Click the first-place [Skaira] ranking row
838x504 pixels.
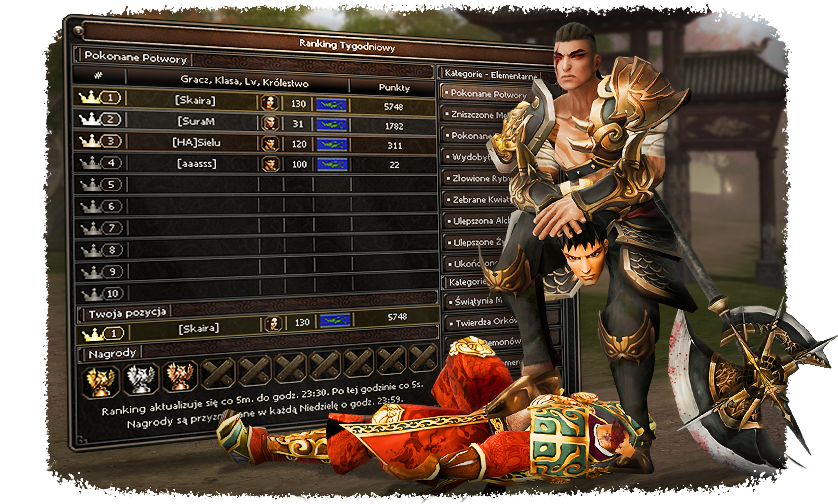pyautogui.click(x=255, y=99)
